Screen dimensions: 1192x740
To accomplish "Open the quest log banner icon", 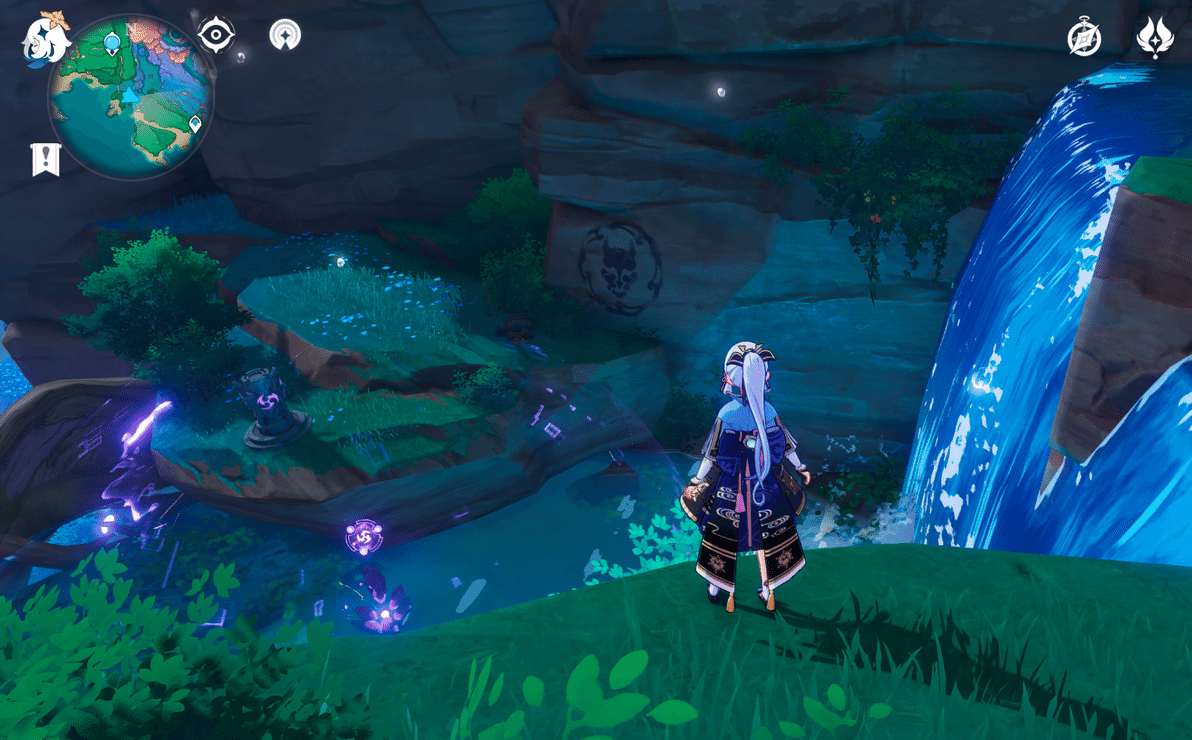I will pyautogui.click(x=46, y=159).
